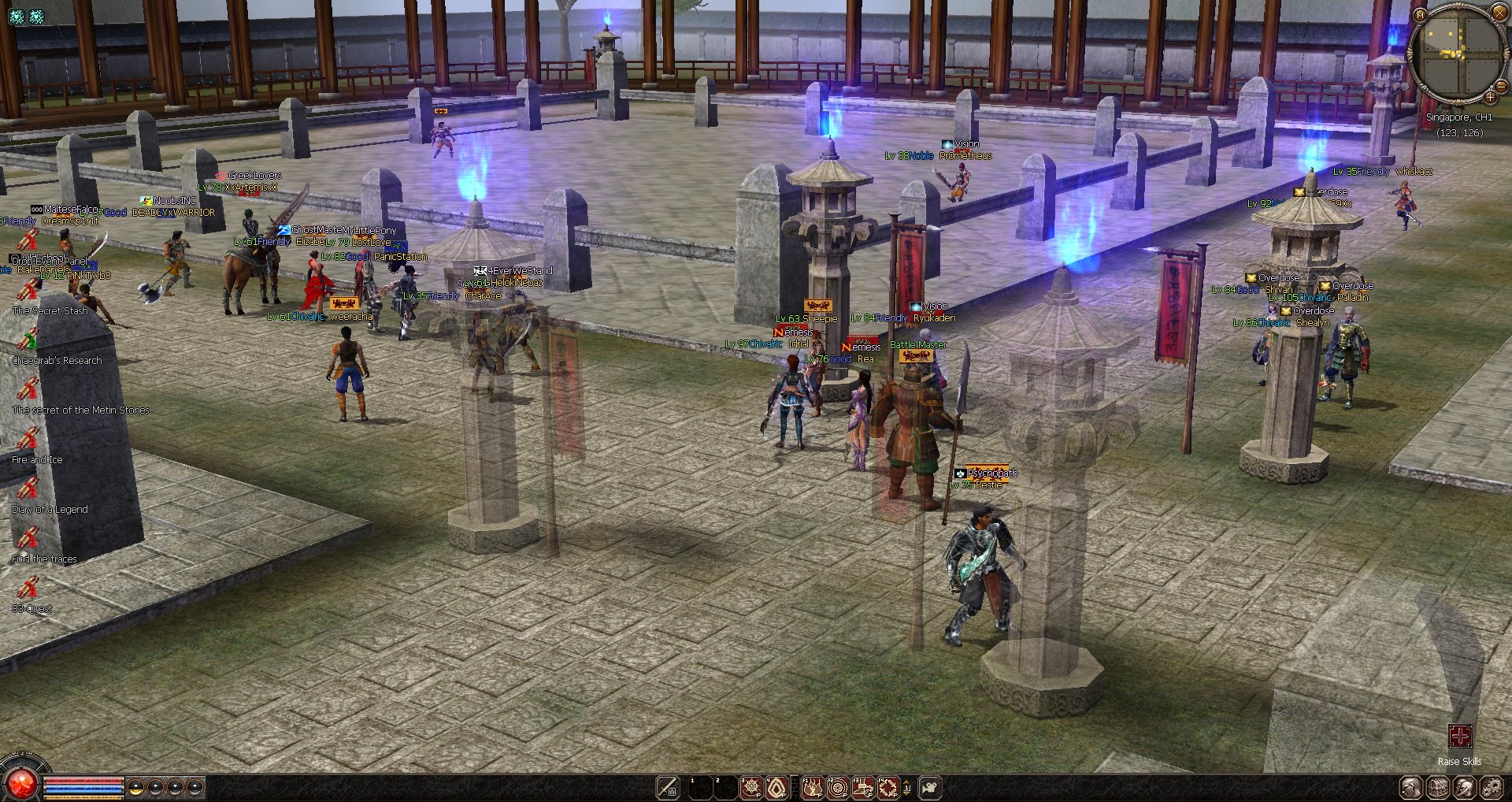Click the Raise Skills button

(1459, 737)
